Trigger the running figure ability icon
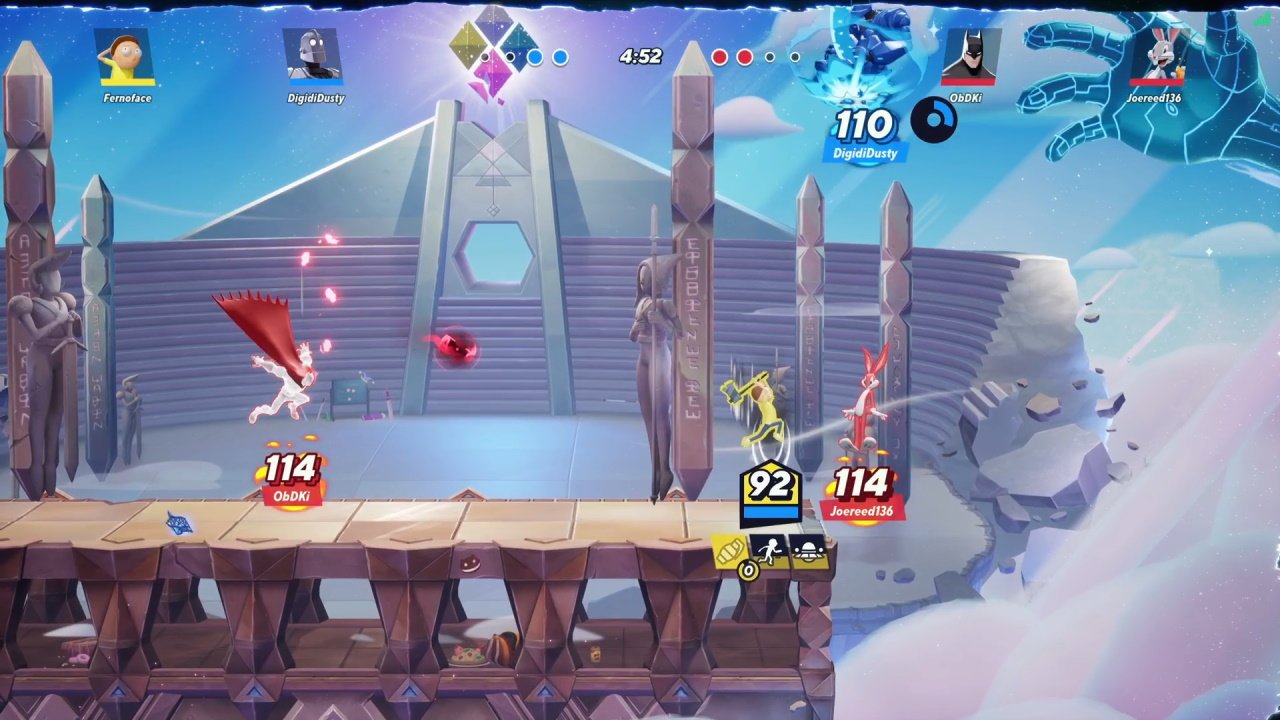This screenshot has height=720, width=1280. [769, 550]
